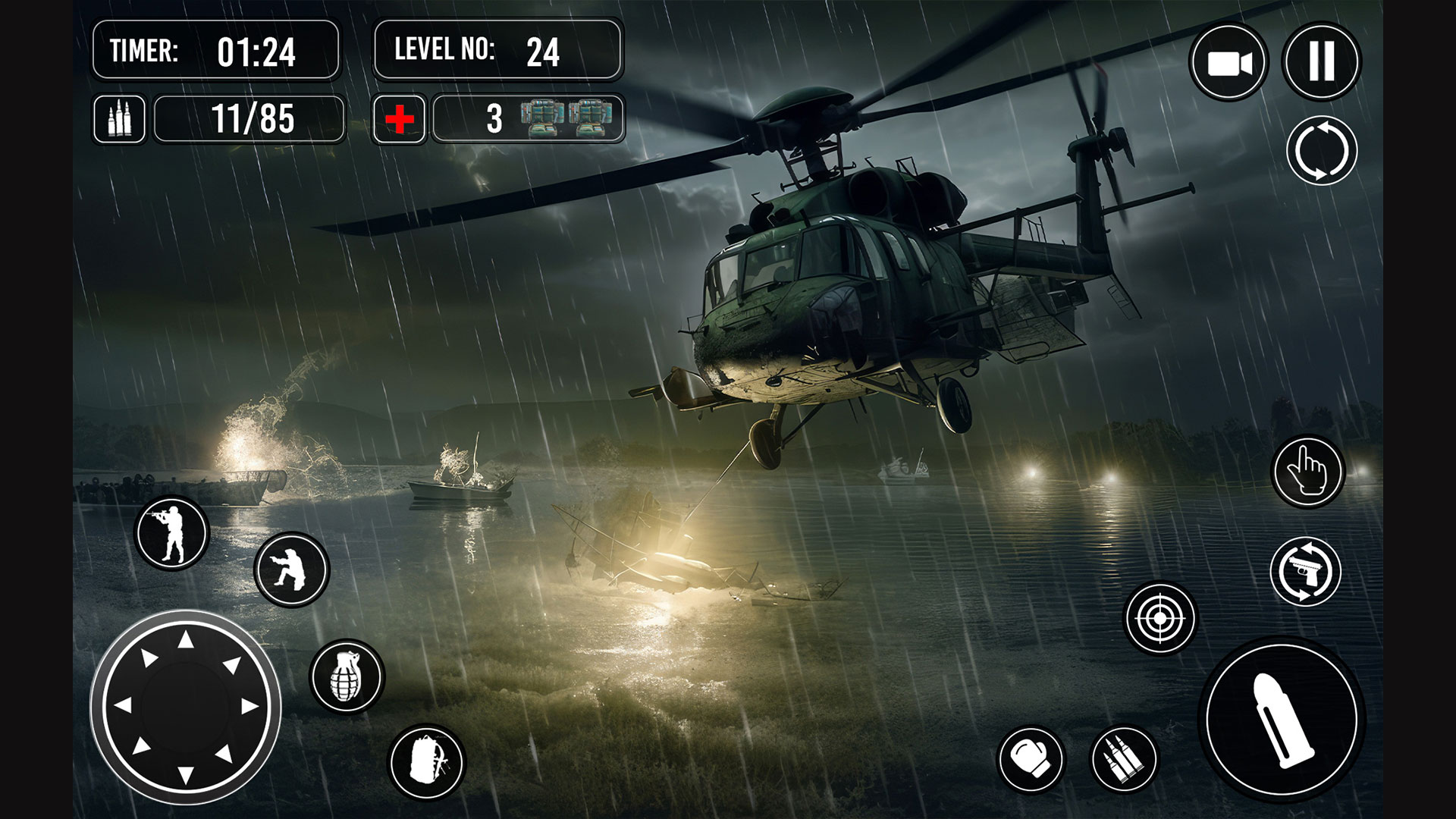Tap the aiming soldier scope icon
This screenshot has width=1456, height=819.
coord(171,532)
